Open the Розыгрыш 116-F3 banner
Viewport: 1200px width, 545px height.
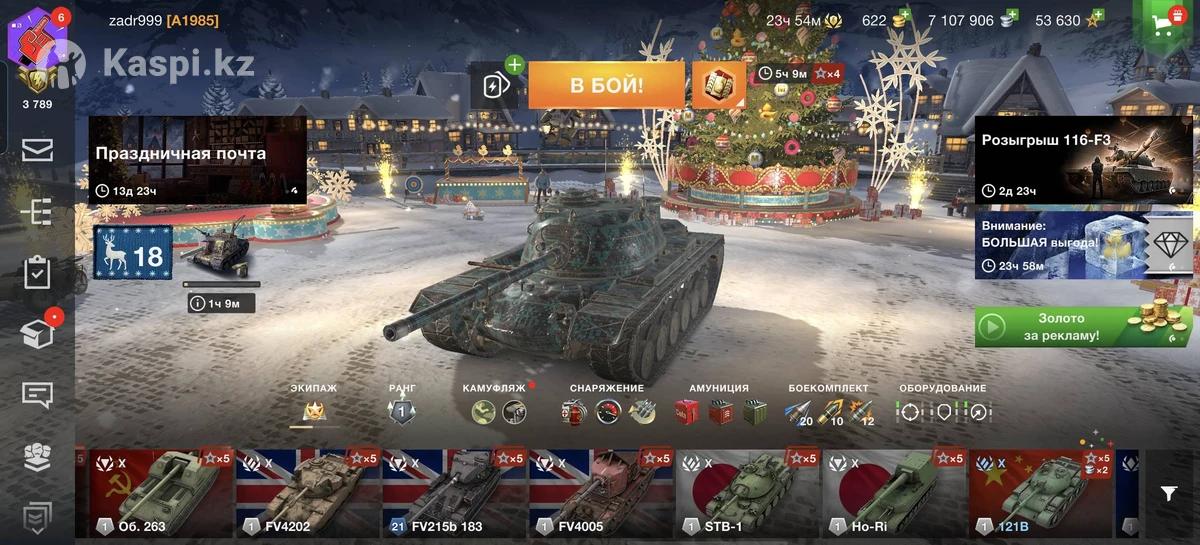[x=1084, y=160]
